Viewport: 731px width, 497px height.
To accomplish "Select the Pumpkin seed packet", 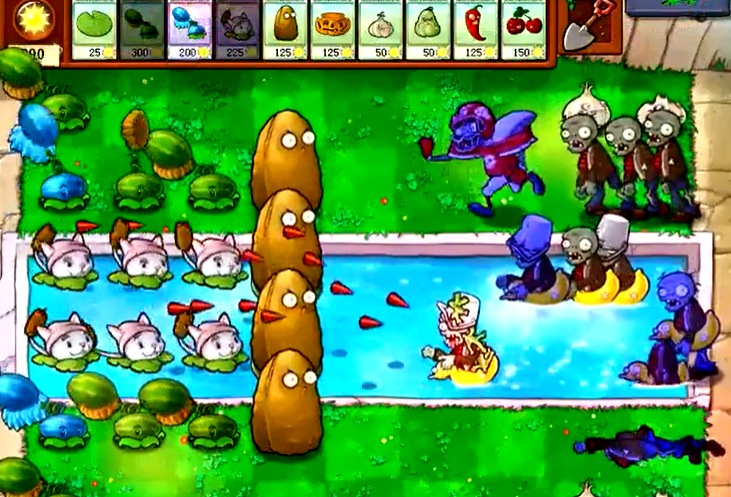I will coord(333,30).
